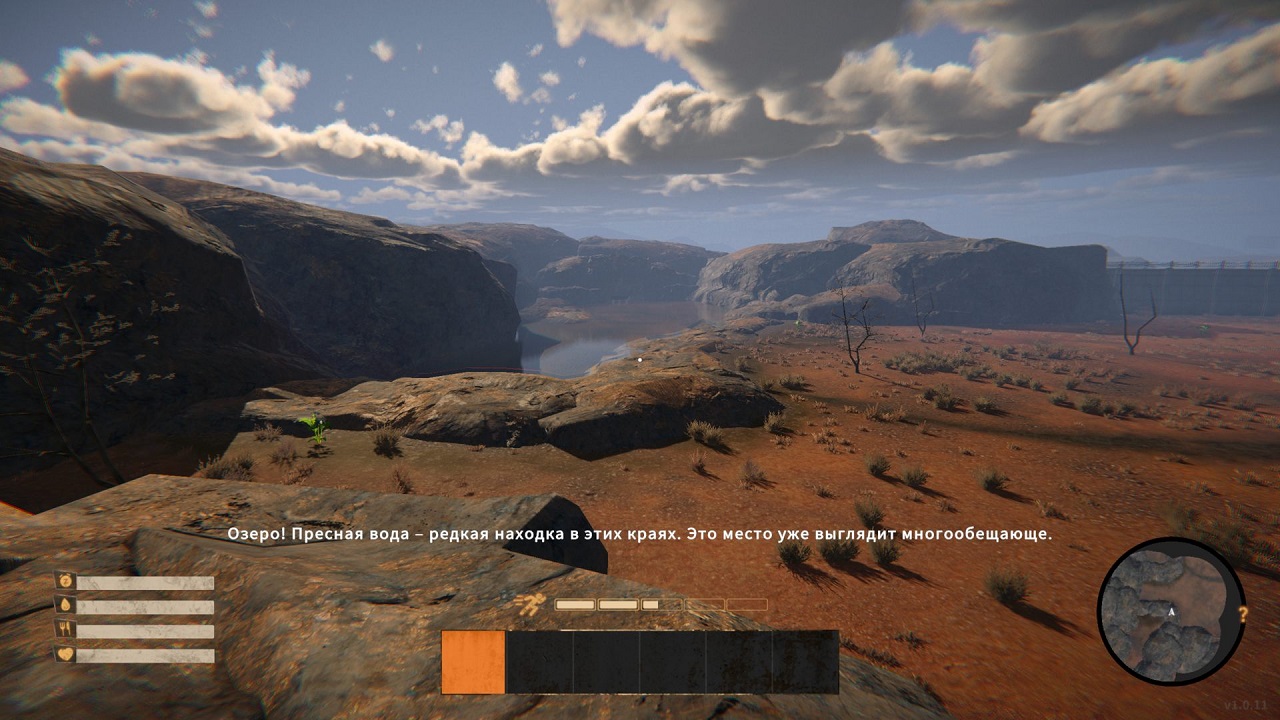Viewport: 1280px width, 720px height.
Task: Click the orange question mark map marker
Action: (x=1243, y=615)
